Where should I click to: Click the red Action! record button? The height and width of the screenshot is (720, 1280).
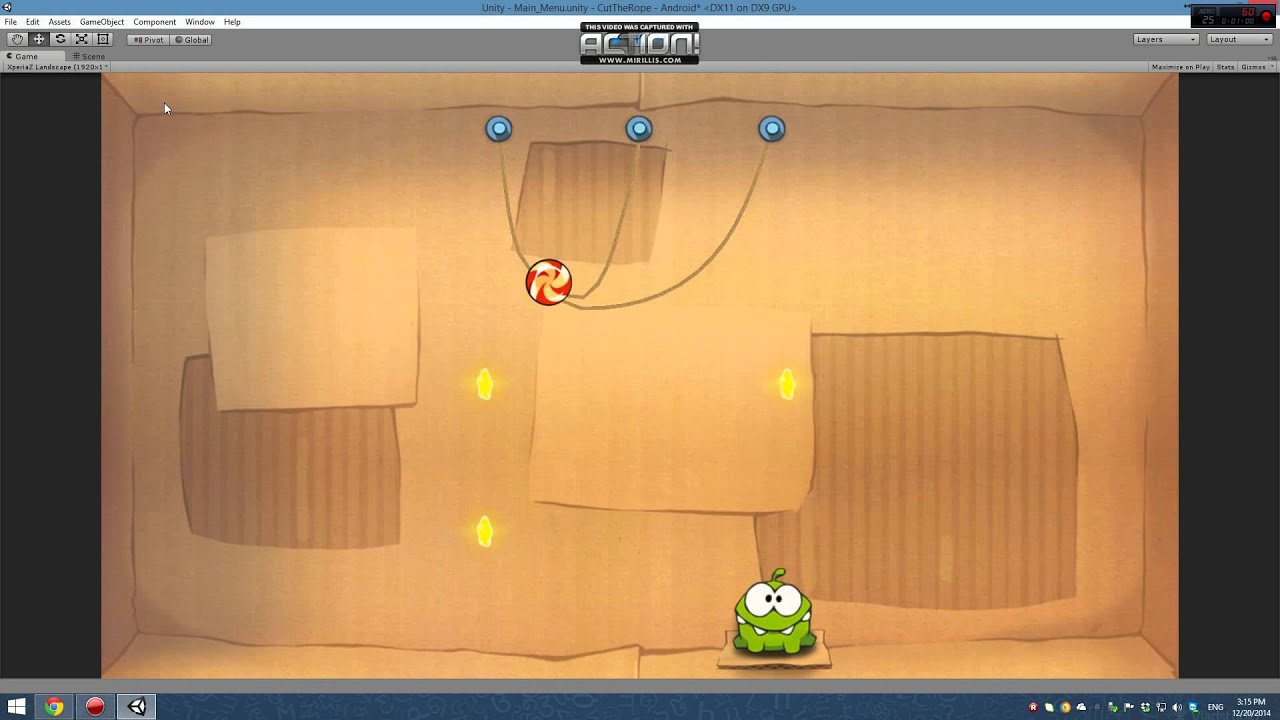point(94,706)
